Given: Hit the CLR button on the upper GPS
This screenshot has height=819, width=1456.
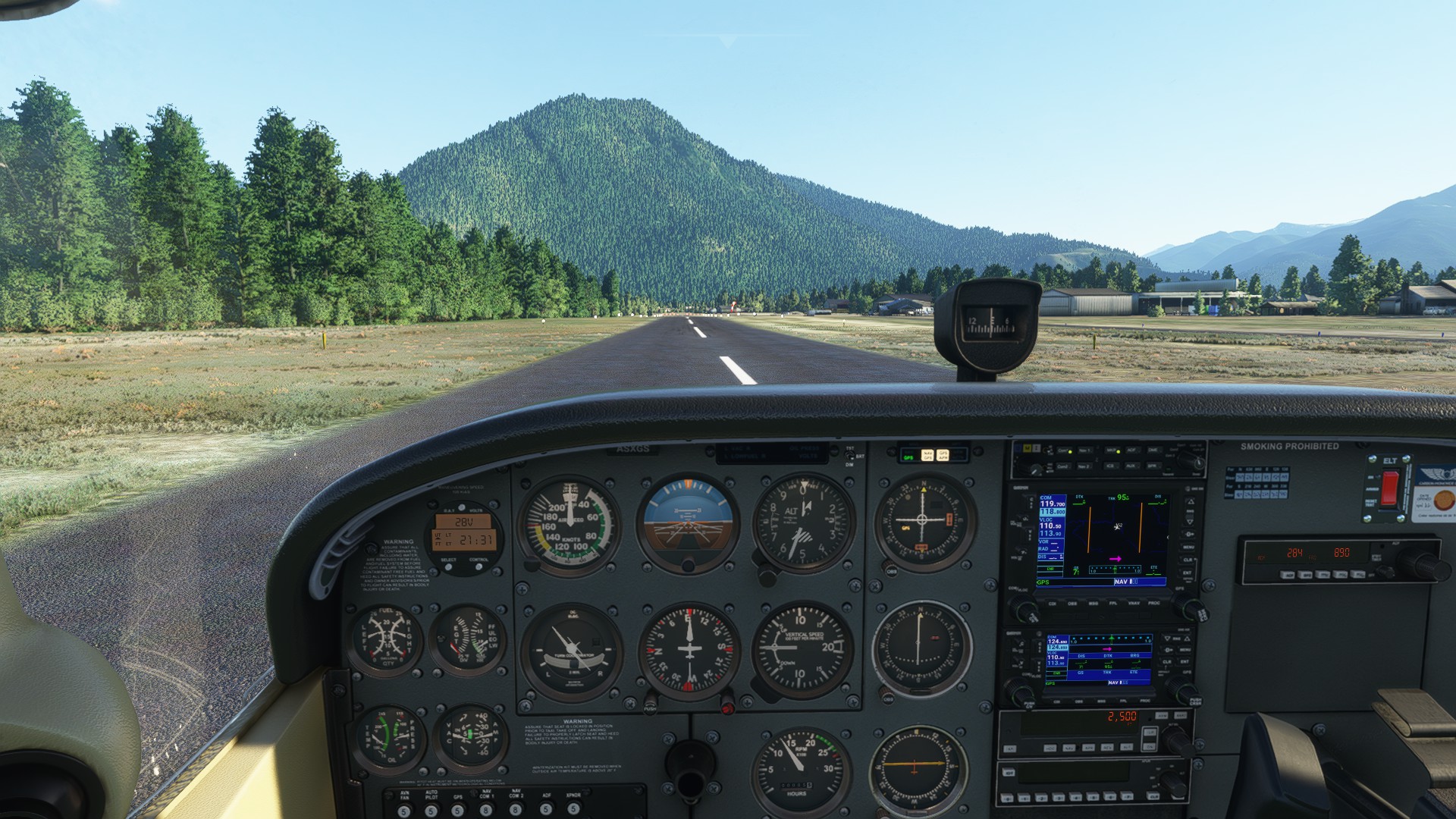Looking at the screenshot, I should click(1188, 560).
